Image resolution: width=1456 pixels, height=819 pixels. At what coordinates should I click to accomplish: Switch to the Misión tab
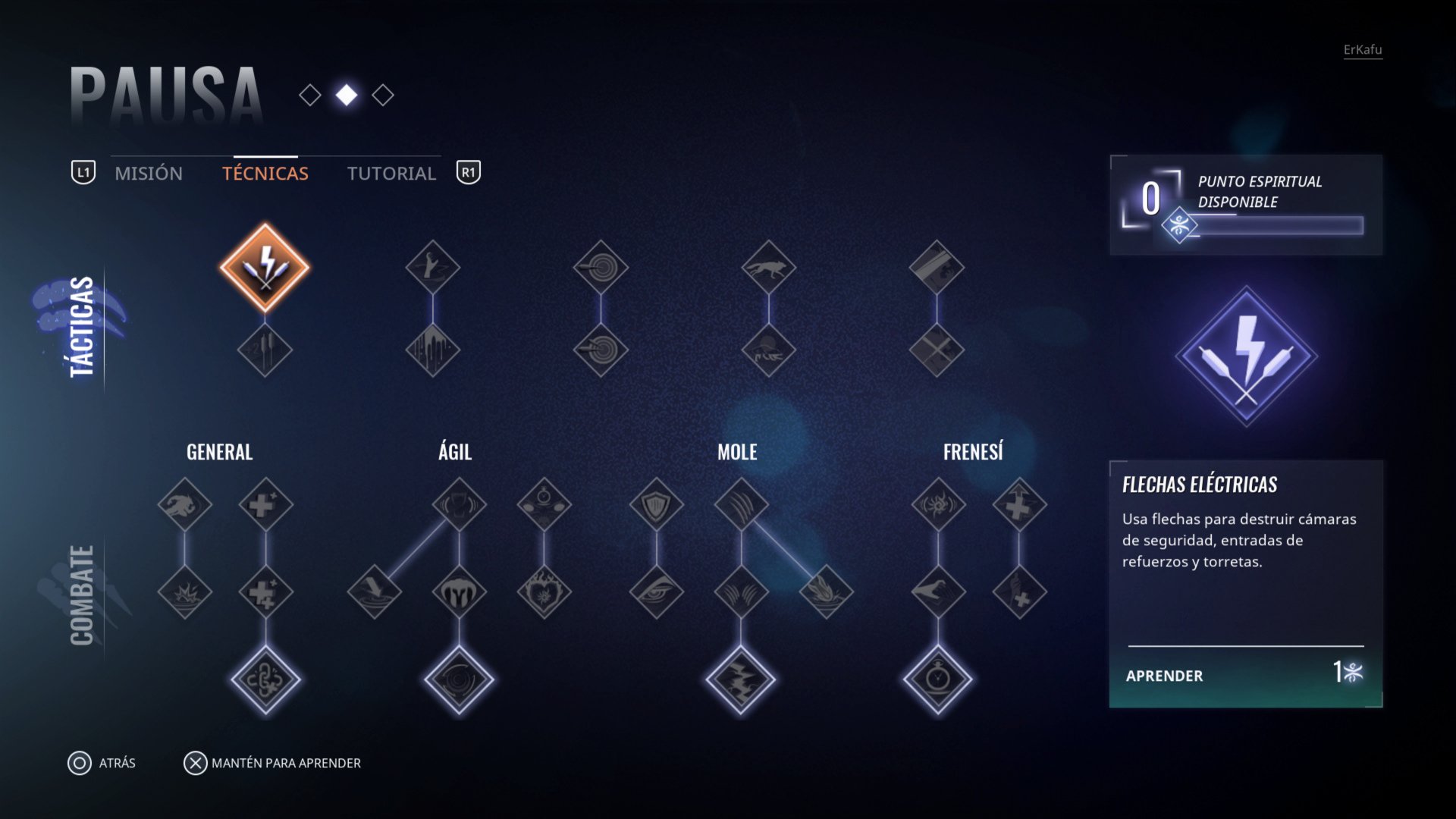tap(149, 174)
